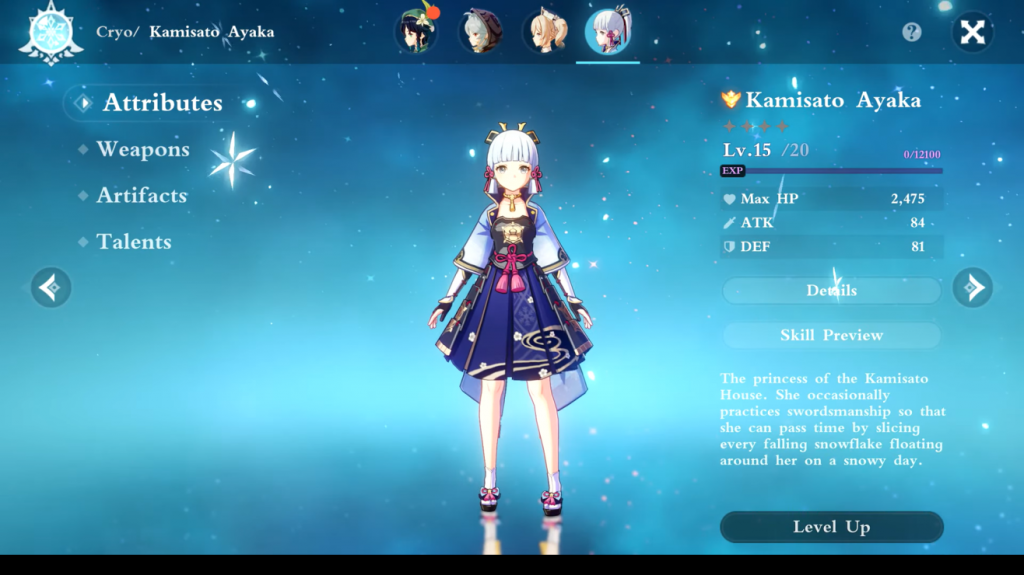Open the Details stats panel
The width and height of the screenshot is (1024, 575).
[831, 291]
